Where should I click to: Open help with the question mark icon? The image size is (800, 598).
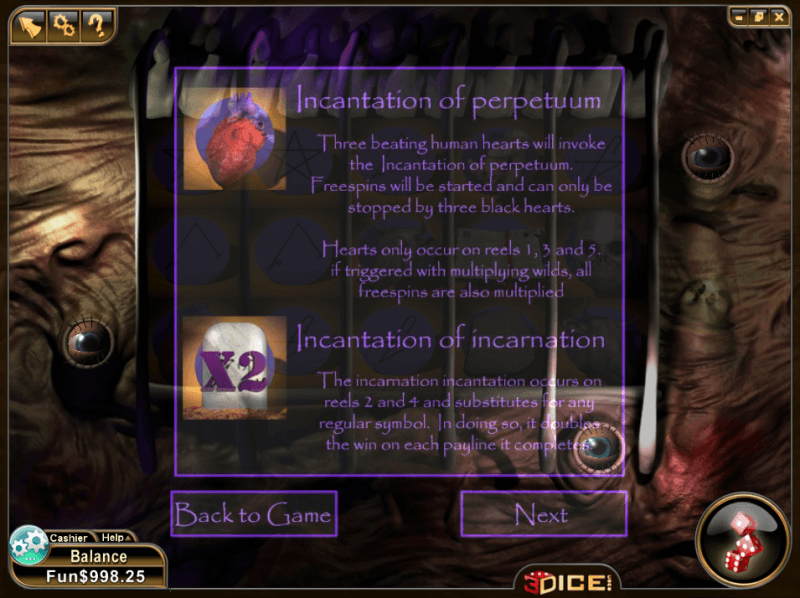(x=97, y=24)
